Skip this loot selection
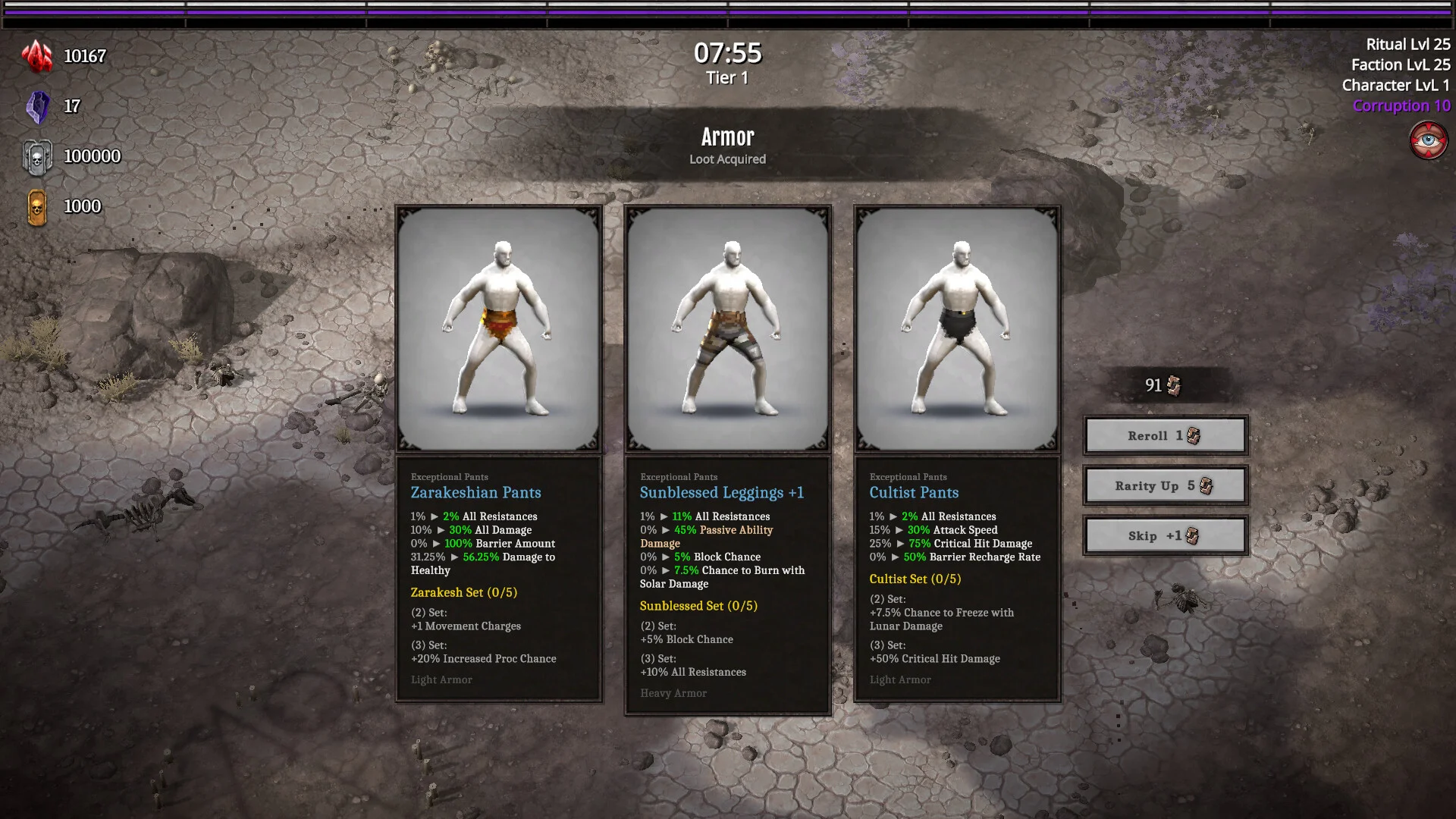 [x=1165, y=536]
